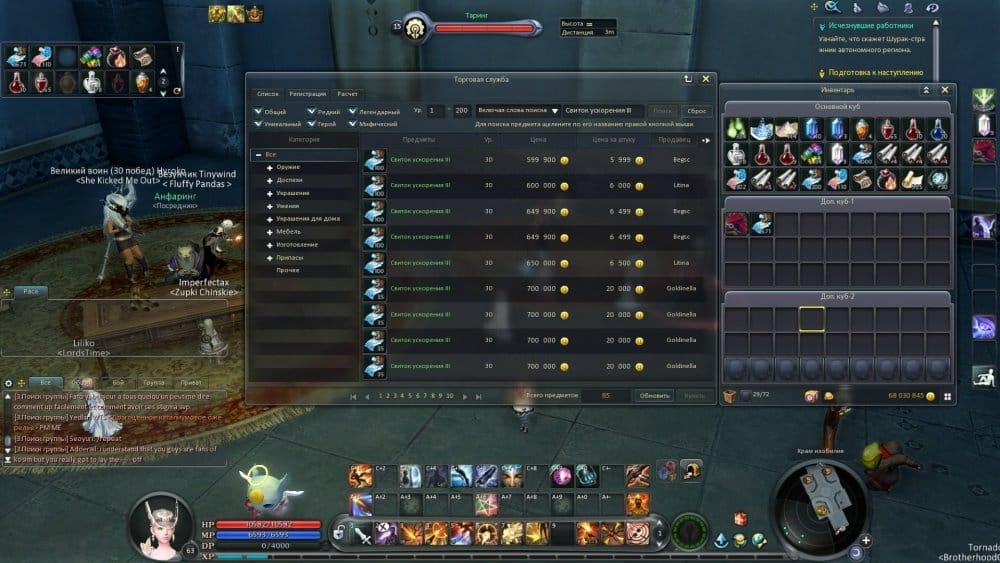Click the search field containing Свиток ускорения III
The width and height of the screenshot is (1000, 563).
[602, 111]
